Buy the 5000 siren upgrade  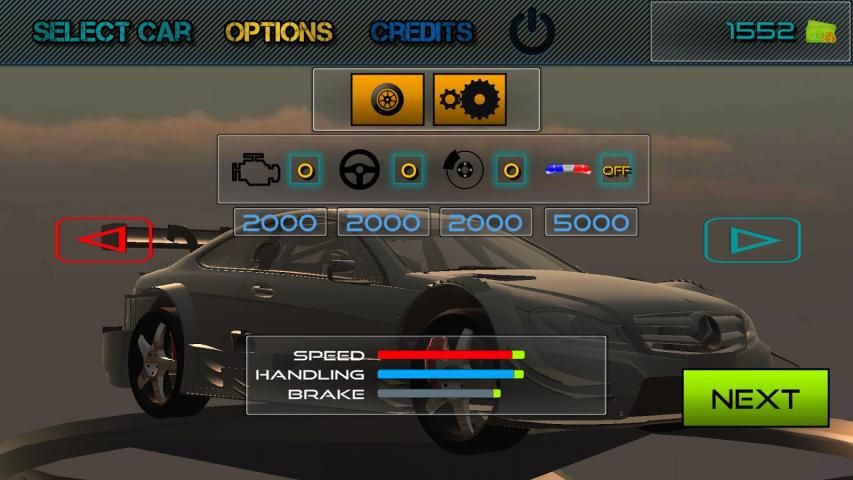[591, 222]
